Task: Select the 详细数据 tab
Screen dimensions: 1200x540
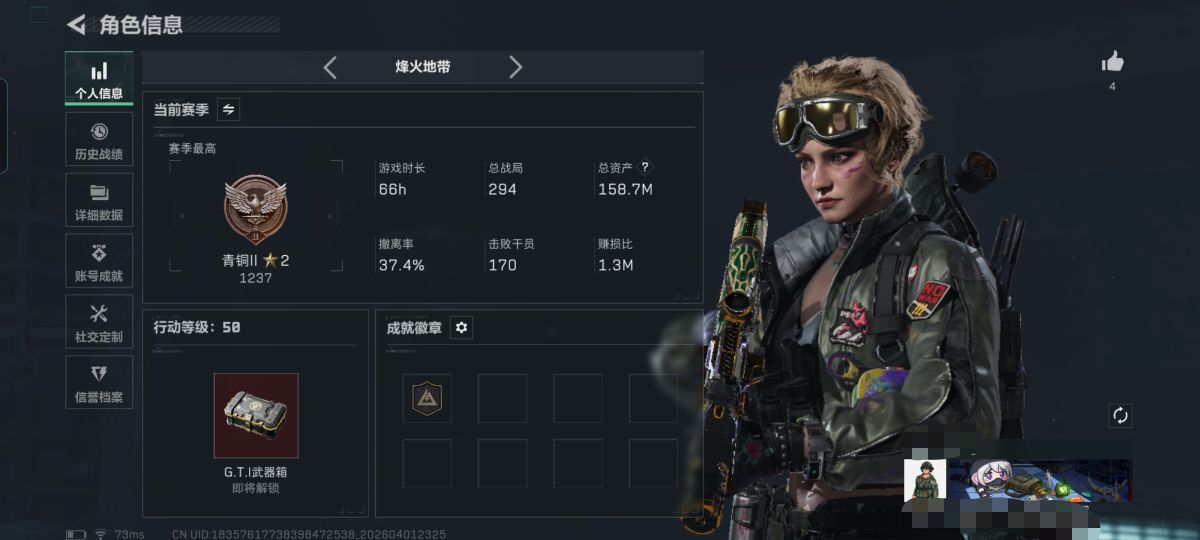Action: coord(99,200)
